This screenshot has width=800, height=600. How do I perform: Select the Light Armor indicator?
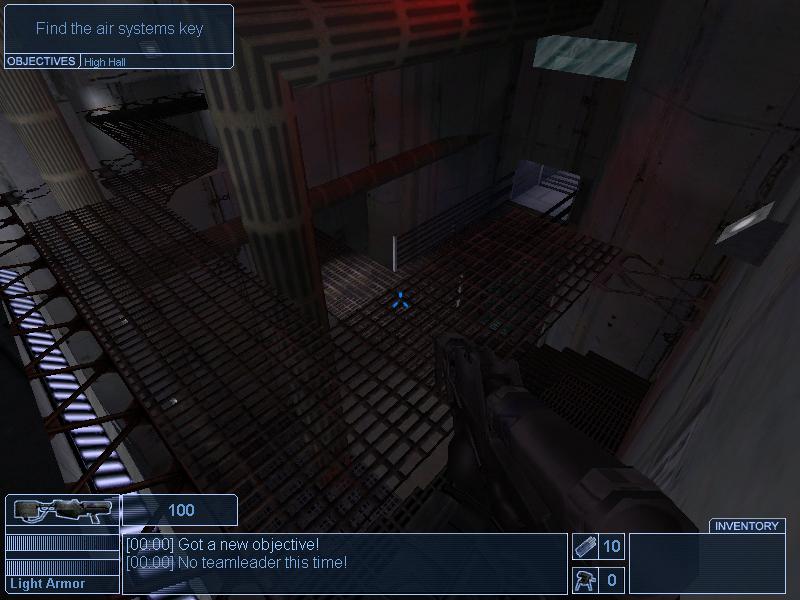[x=48, y=584]
